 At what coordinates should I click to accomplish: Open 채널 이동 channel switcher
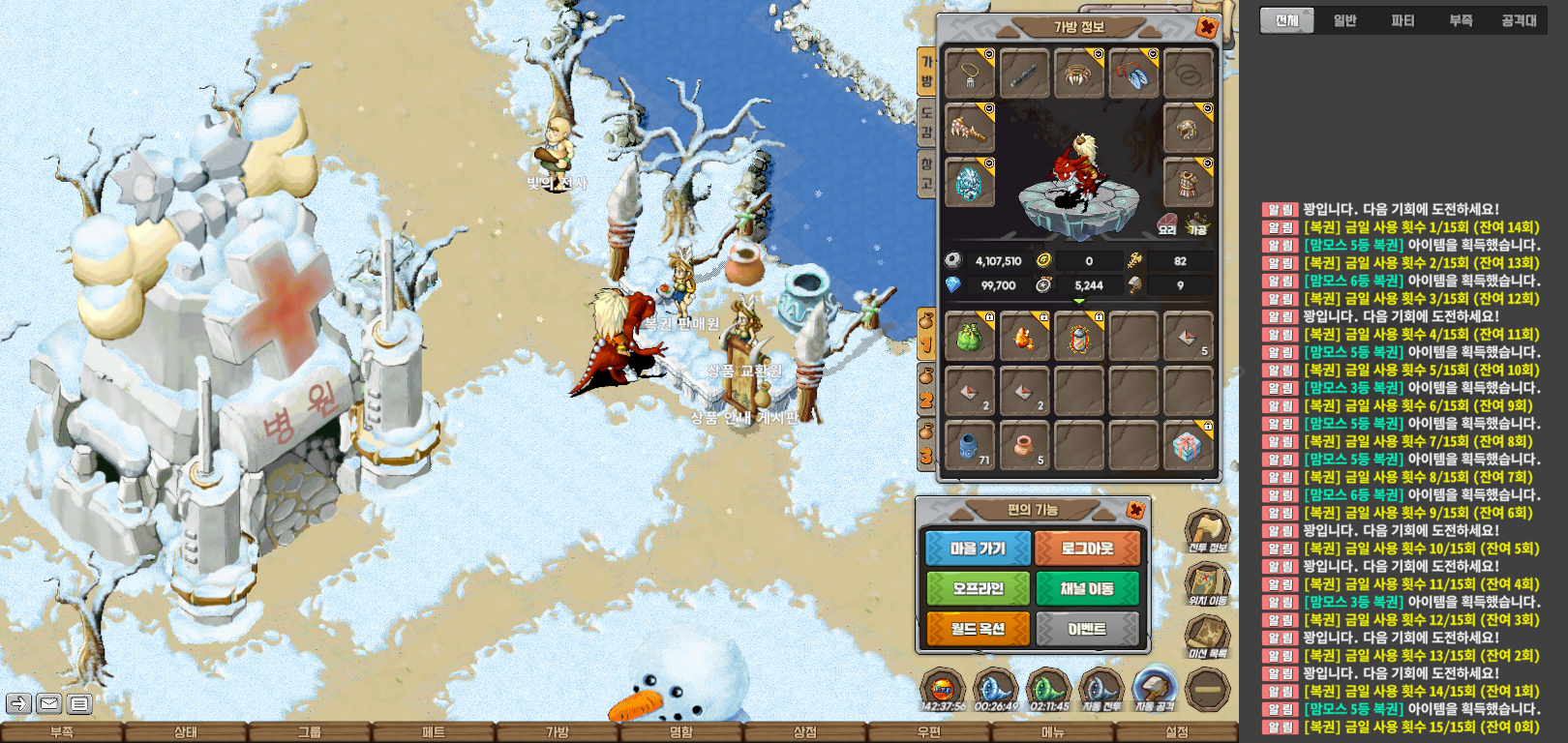pyautogui.click(x=1087, y=588)
